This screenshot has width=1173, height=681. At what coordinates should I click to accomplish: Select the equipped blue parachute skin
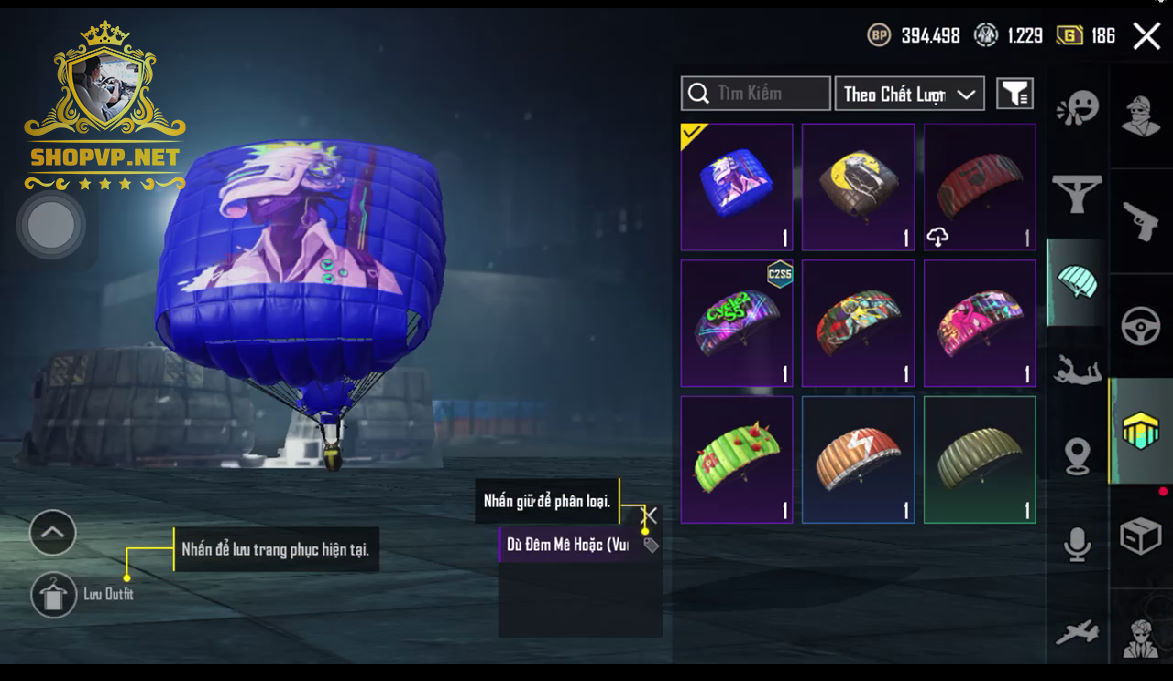pos(737,187)
